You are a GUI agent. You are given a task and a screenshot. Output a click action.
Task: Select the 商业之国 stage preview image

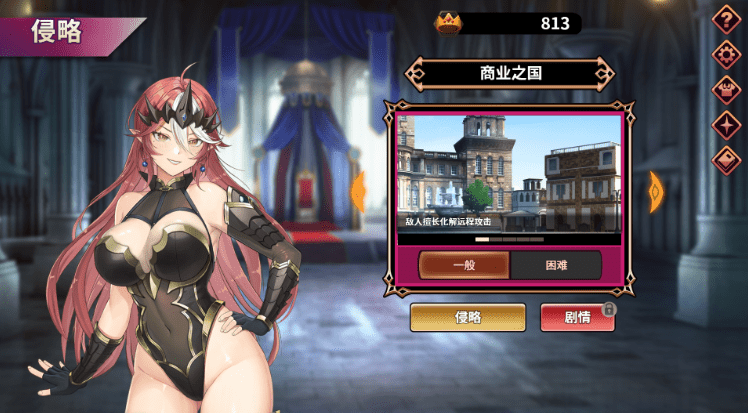click(510, 174)
